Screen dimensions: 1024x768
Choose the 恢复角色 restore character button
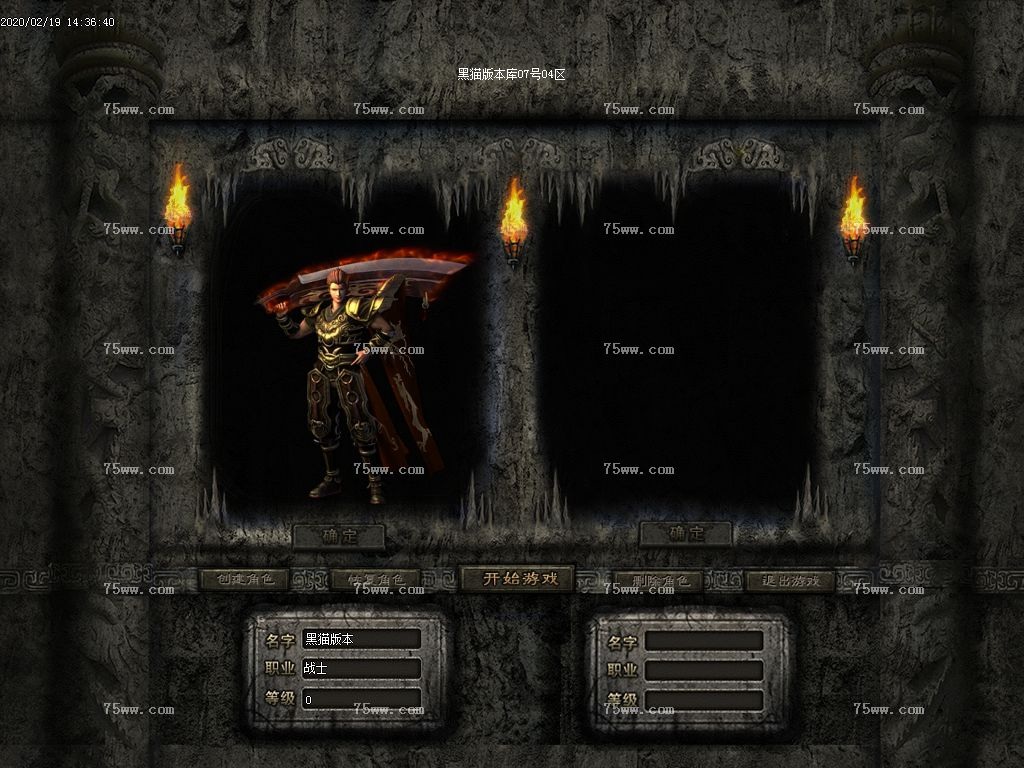click(375, 580)
